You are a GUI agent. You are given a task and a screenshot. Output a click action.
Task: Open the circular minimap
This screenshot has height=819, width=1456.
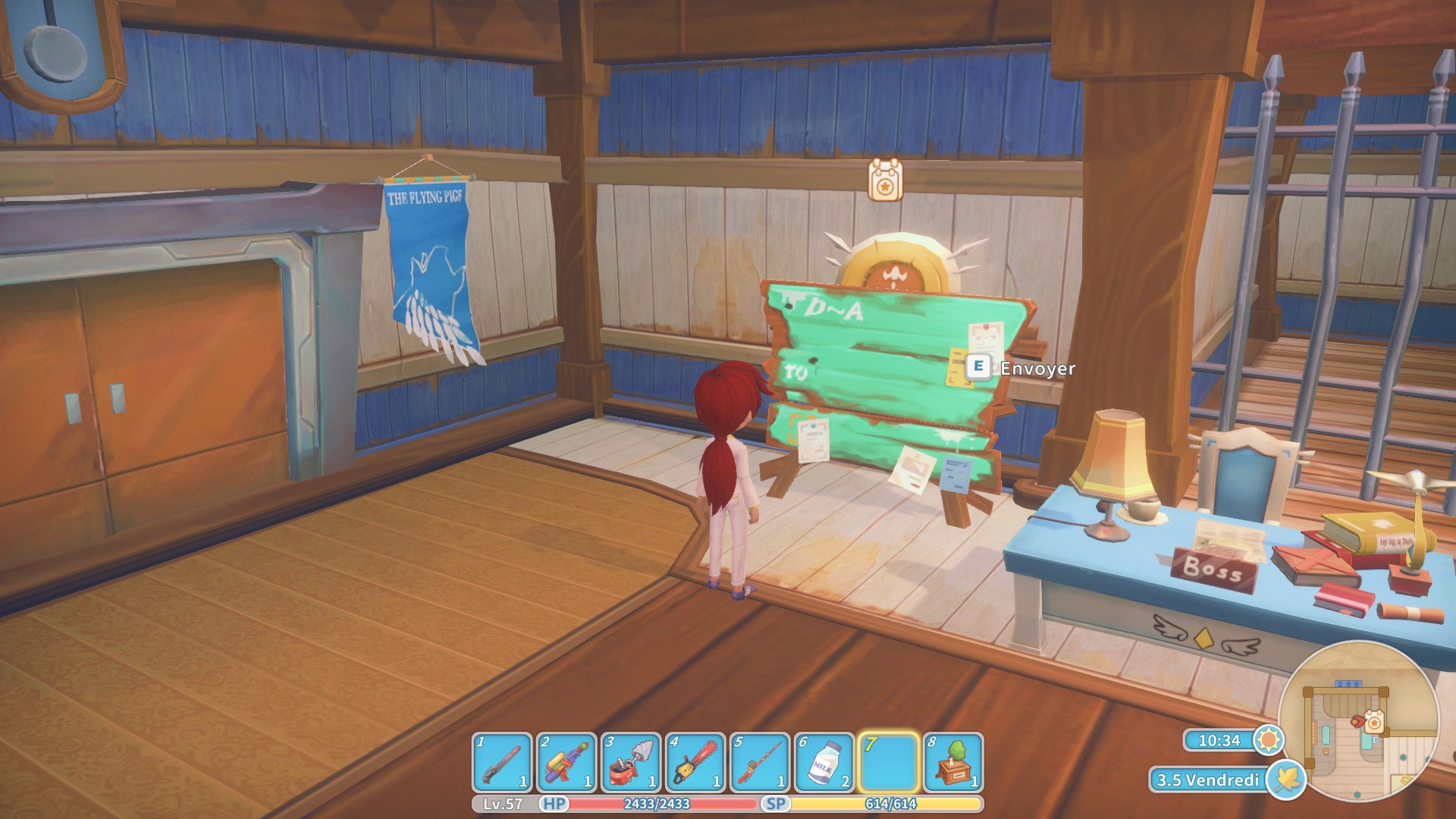point(1357,720)
